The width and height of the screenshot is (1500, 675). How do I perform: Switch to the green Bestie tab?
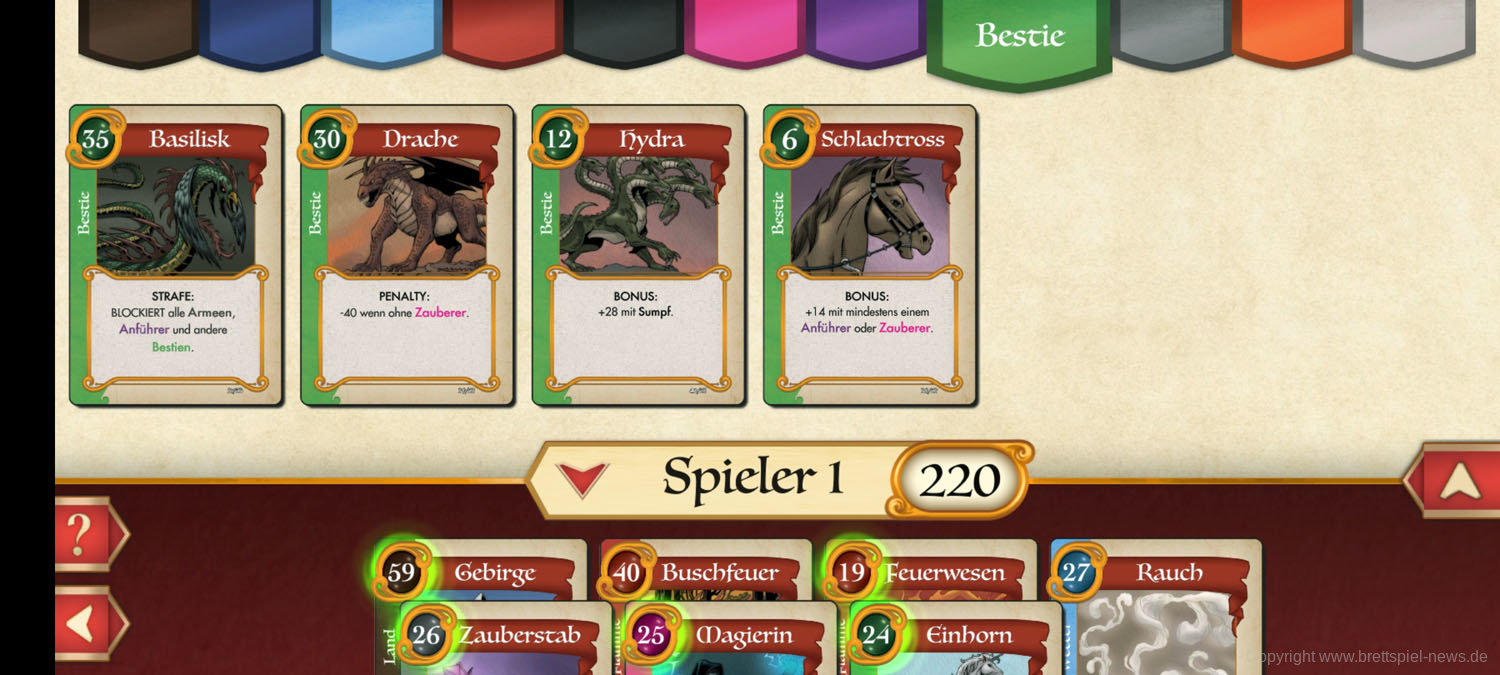1019,38
